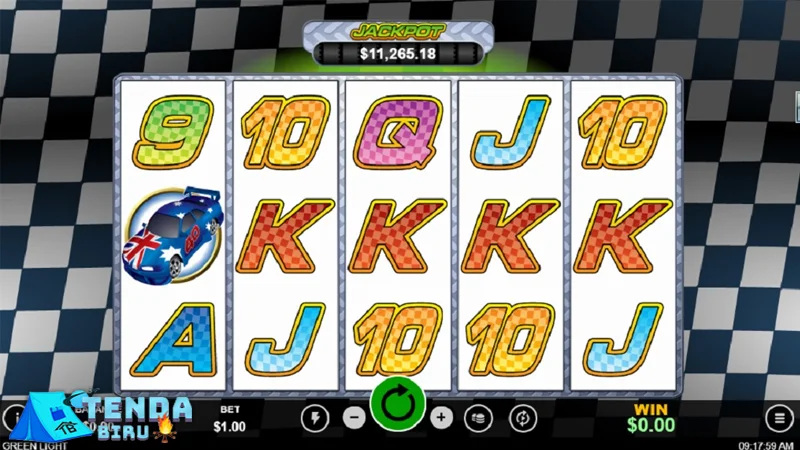Turn on the autoplay circular arrows button
Screen dimensions: 800x450
click(x=520, y=417)
